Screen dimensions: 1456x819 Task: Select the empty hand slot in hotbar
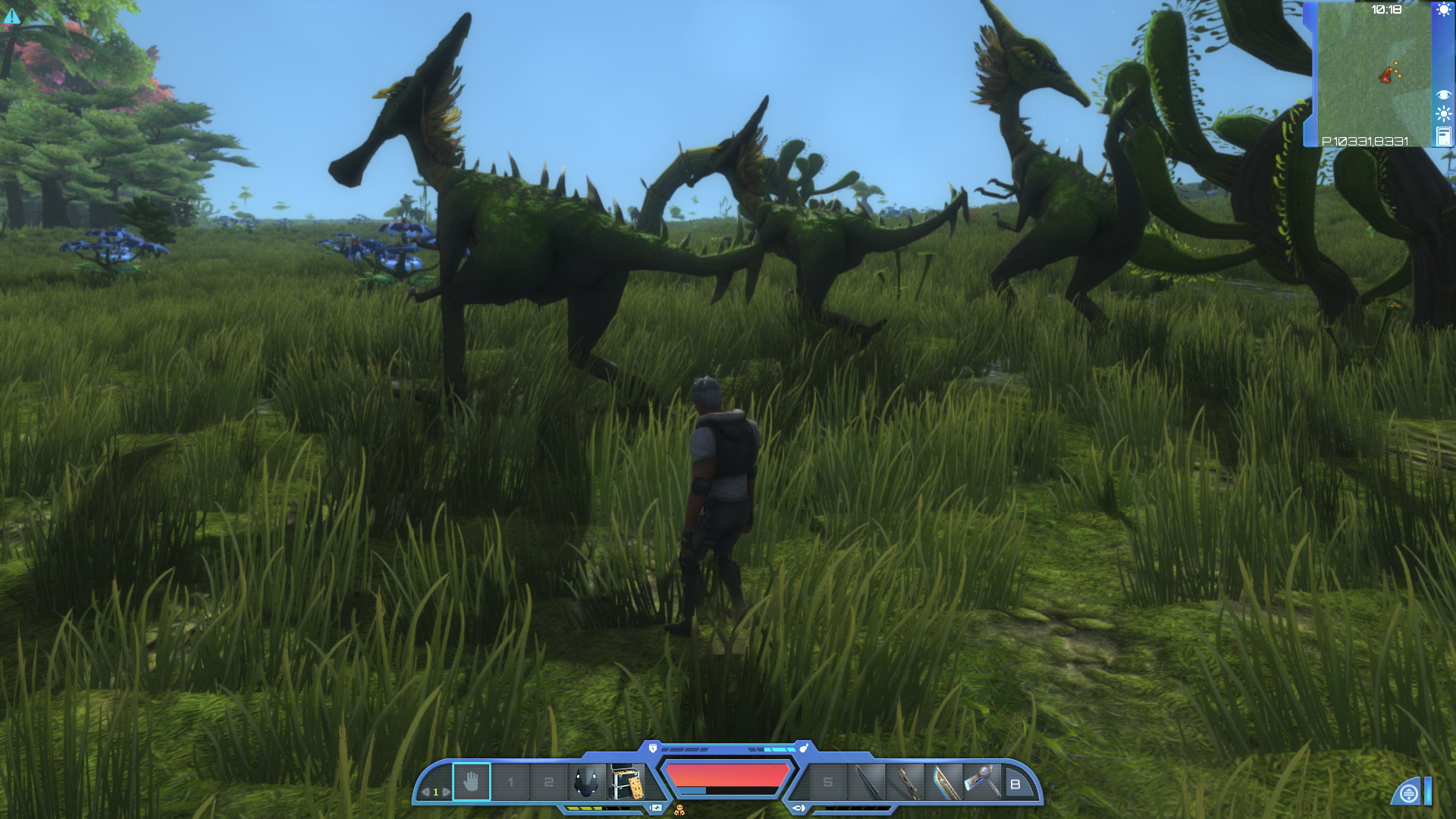coord(470,781)
